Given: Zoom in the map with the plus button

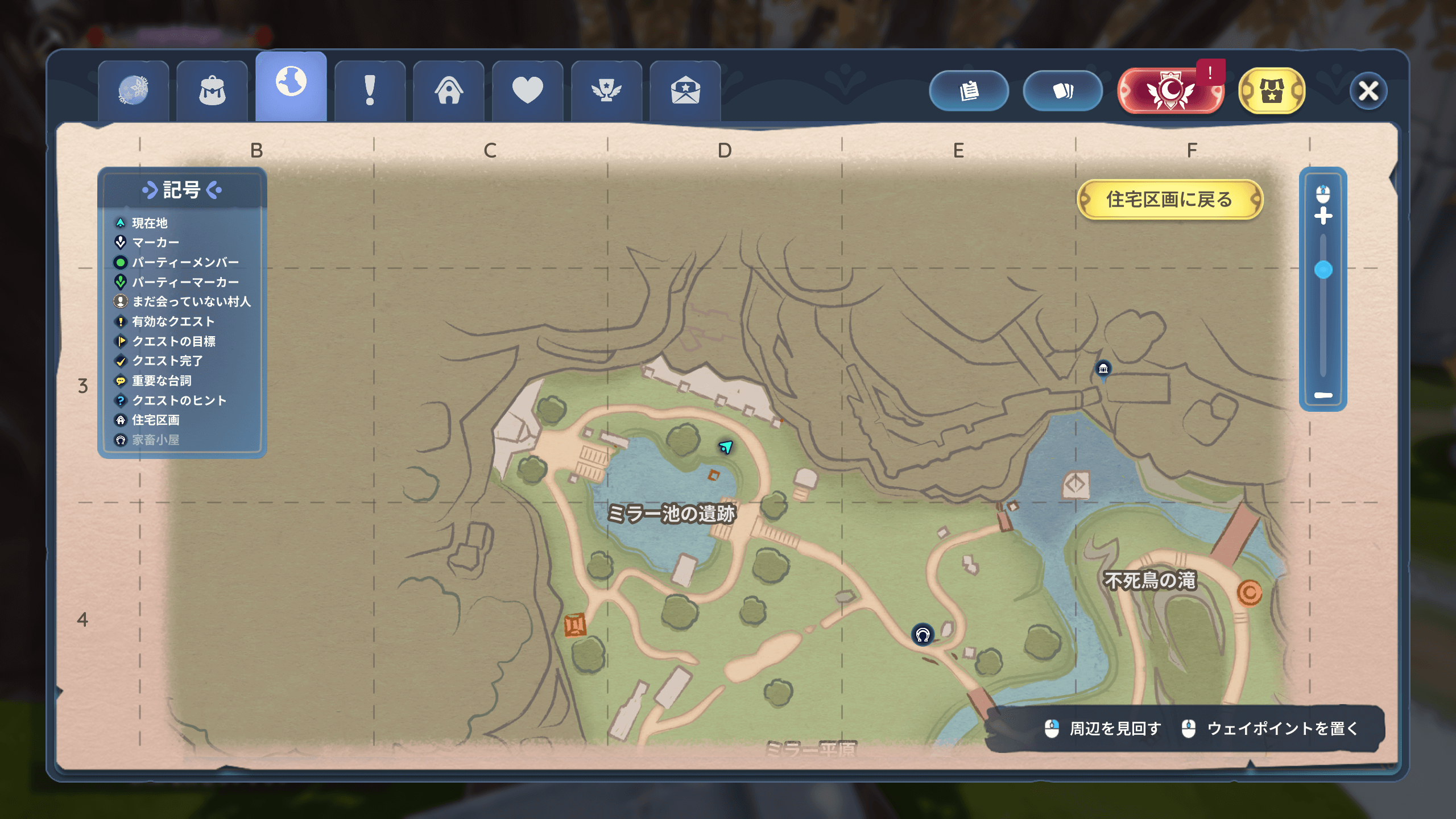Looking at the screenshot, I should (x=1323, y=216).
